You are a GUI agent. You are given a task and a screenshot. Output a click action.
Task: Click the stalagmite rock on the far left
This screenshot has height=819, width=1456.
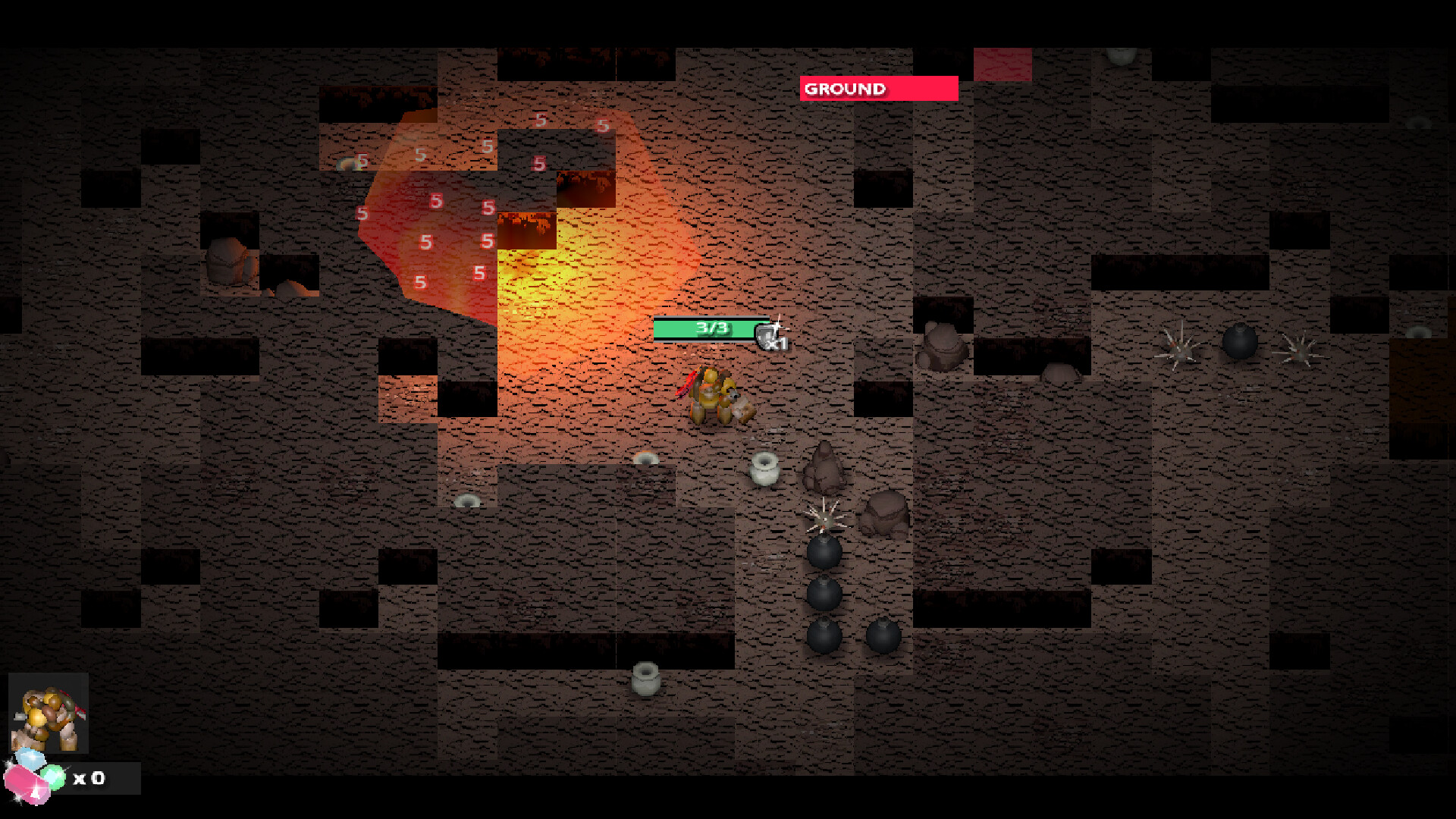coord(227,262)
